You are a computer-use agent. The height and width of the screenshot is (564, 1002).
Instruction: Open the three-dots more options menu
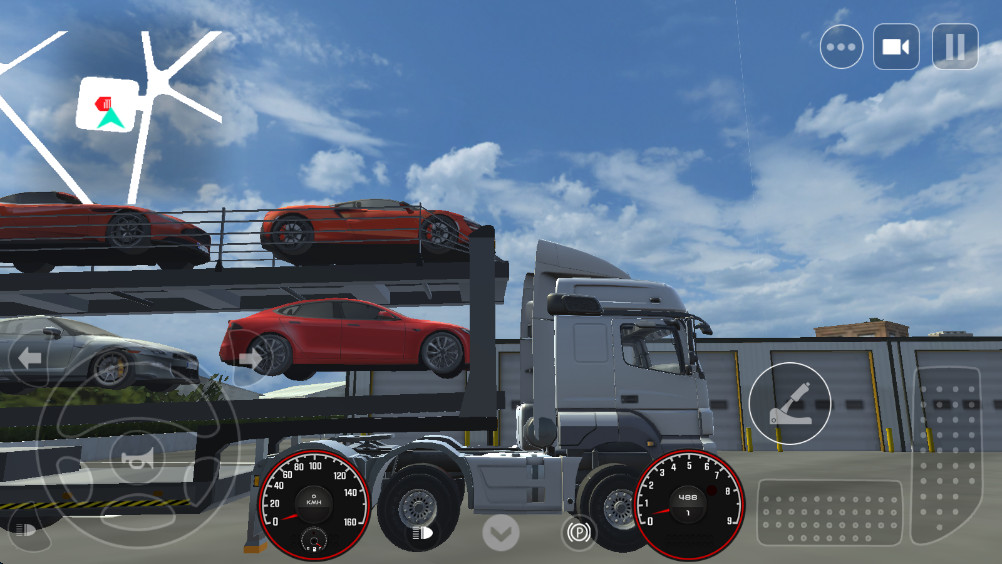[x=841, y=47]
